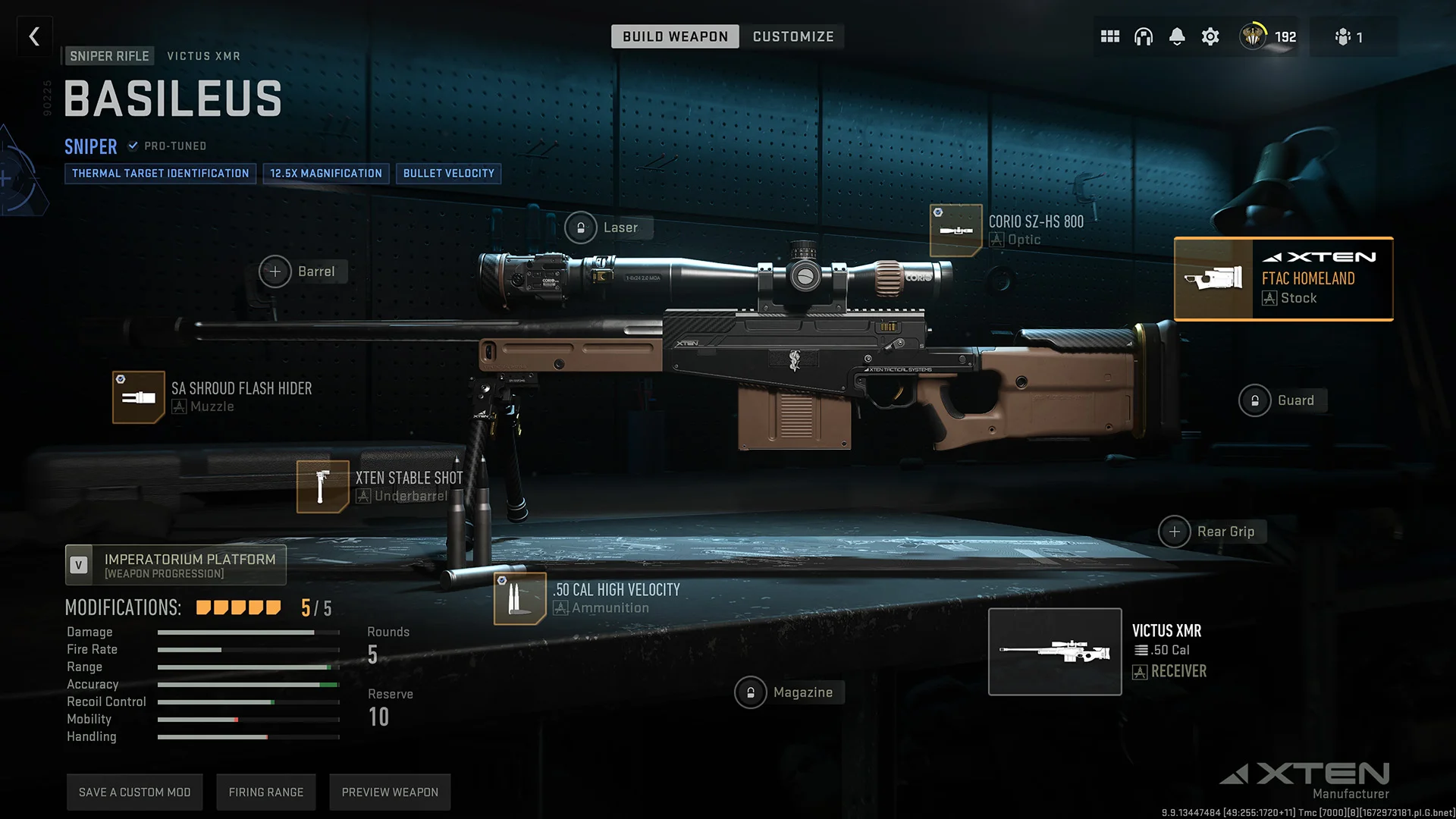Toggle the Pro-Tuned checkmark
This screenshot has width=1456, height=819.
[x=133, y=146]
